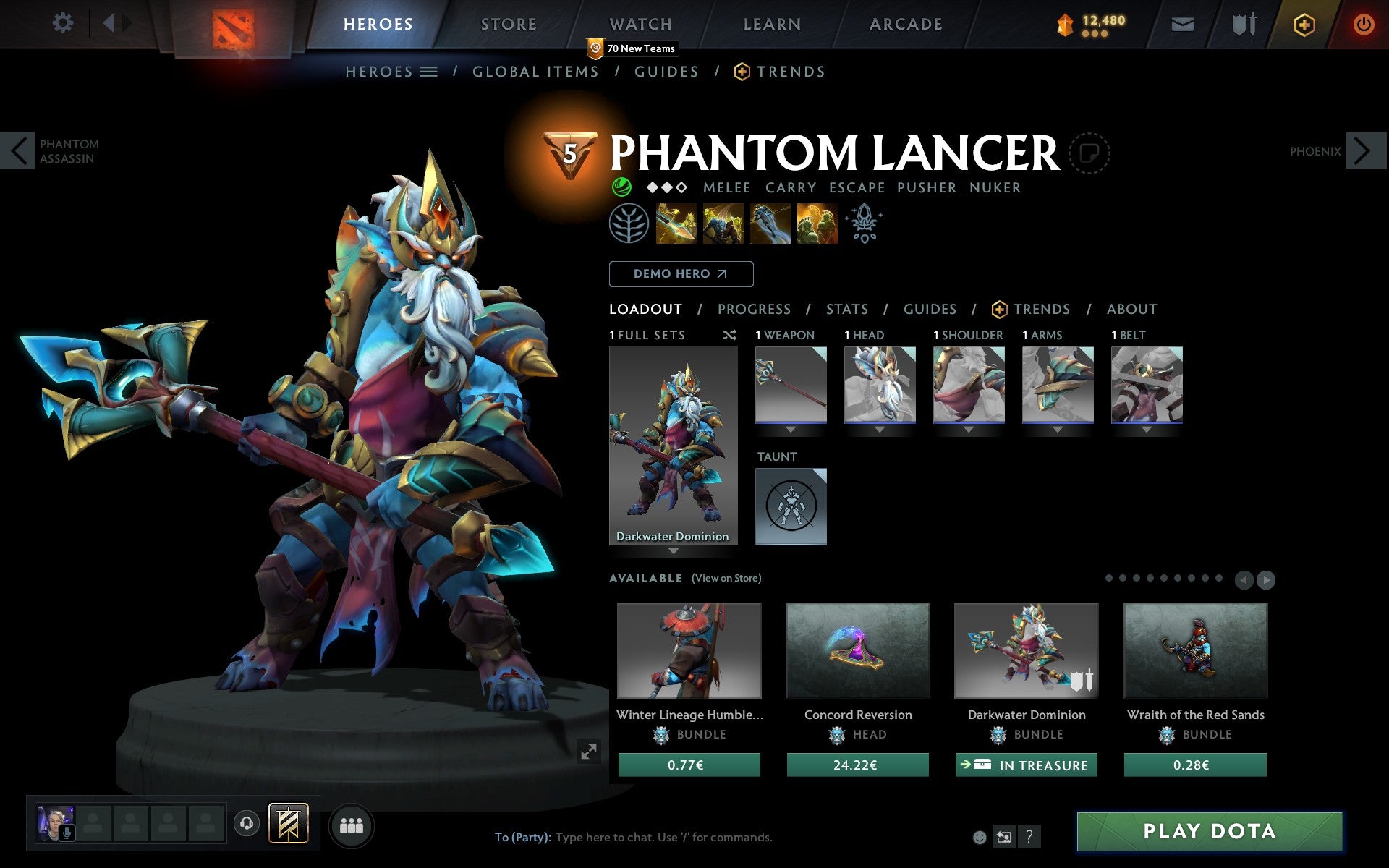
Task: Open the Demo Hero button
Action: [x=681, y=274]
